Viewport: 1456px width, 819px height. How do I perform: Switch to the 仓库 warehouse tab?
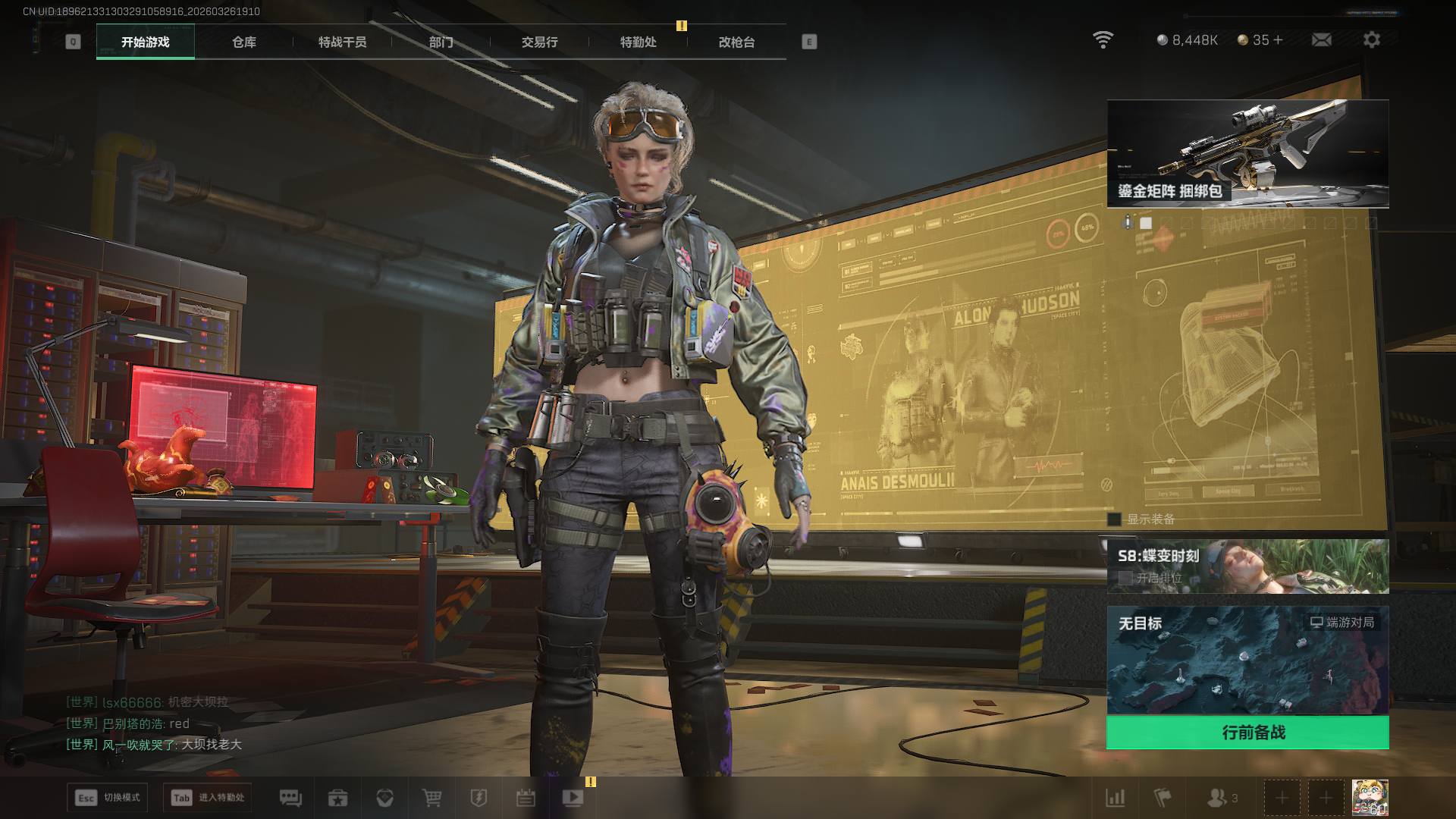coord(244,42)
